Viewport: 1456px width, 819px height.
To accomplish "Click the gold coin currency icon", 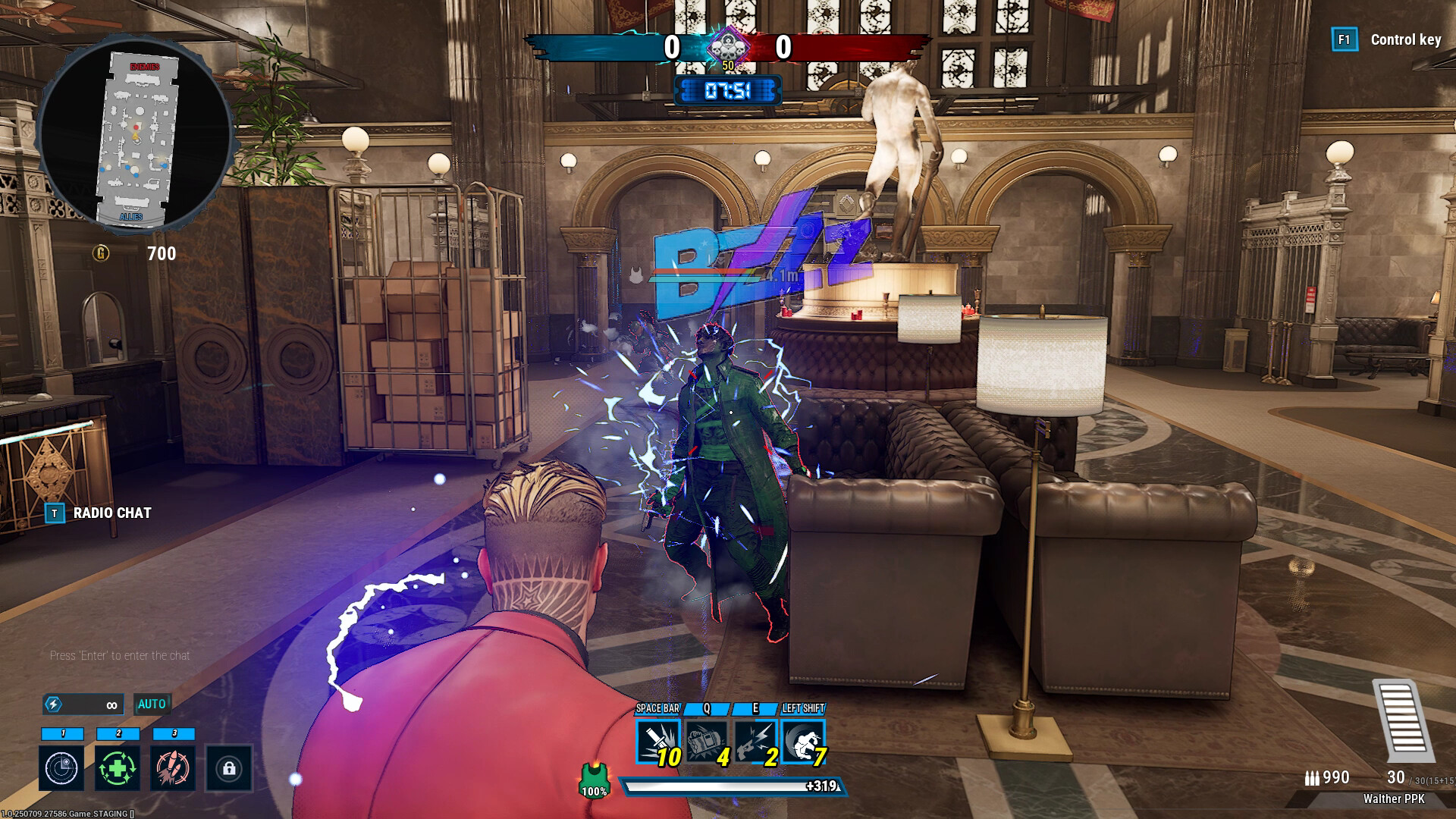I will [101, 253].
